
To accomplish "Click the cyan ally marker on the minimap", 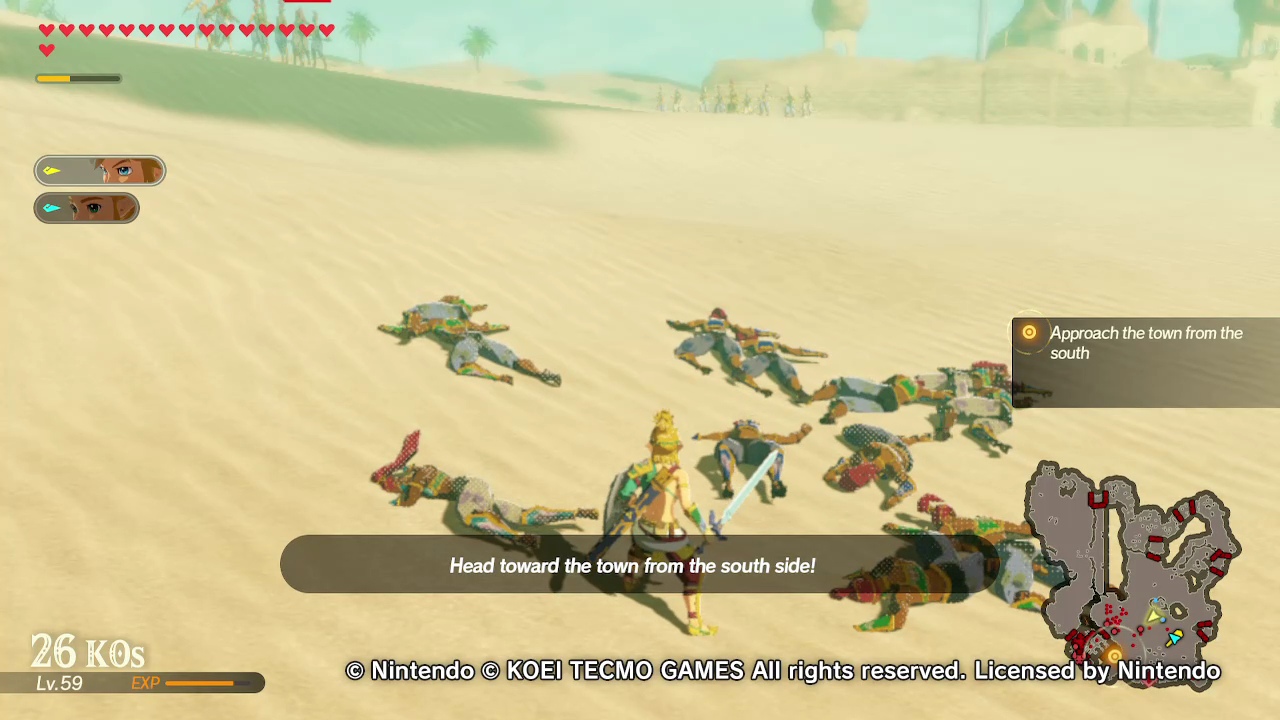I will point(1175,635).
